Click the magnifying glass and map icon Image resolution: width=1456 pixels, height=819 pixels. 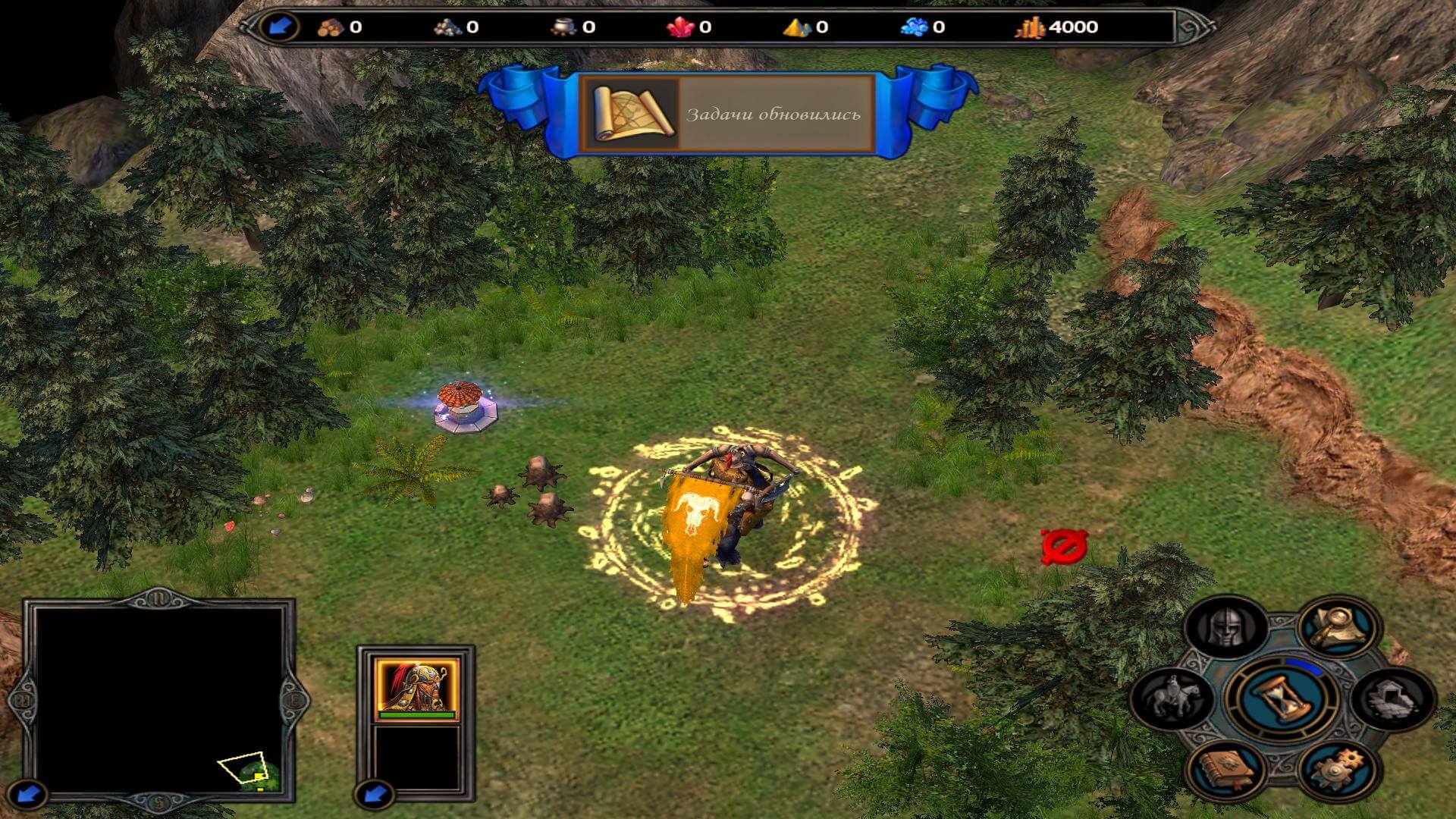[1337, 626]
